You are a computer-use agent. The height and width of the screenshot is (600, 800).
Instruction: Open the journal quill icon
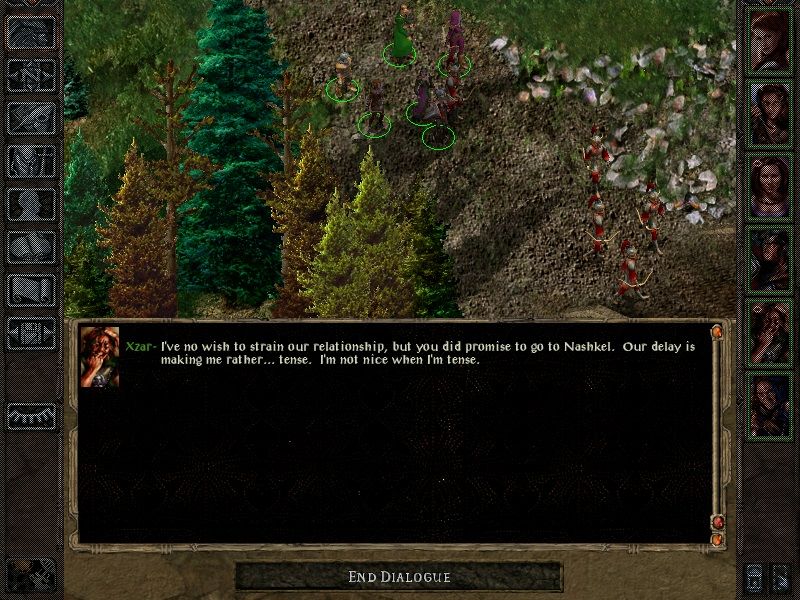tap(32, 117)
